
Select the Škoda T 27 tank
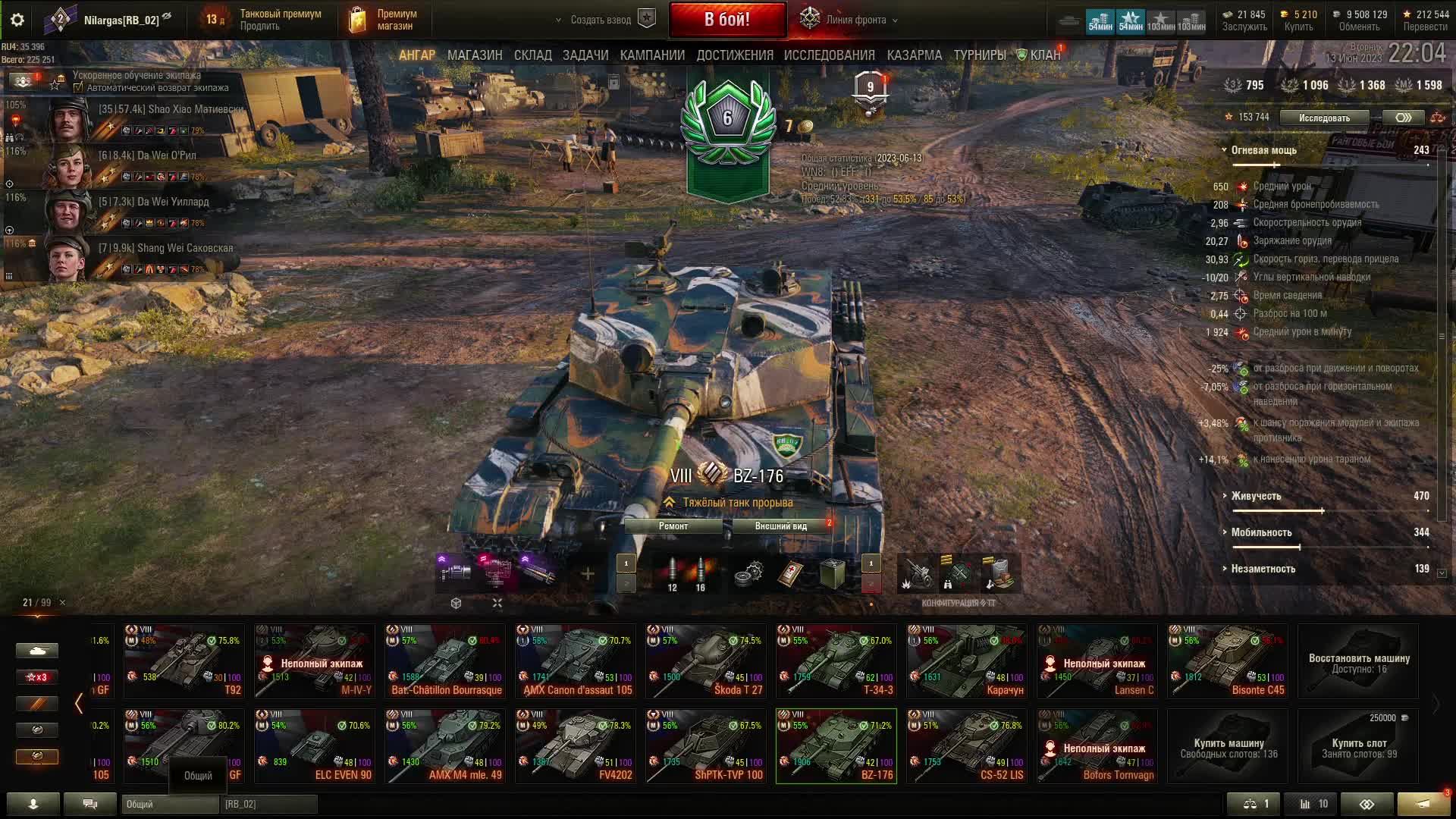point(705,661)
